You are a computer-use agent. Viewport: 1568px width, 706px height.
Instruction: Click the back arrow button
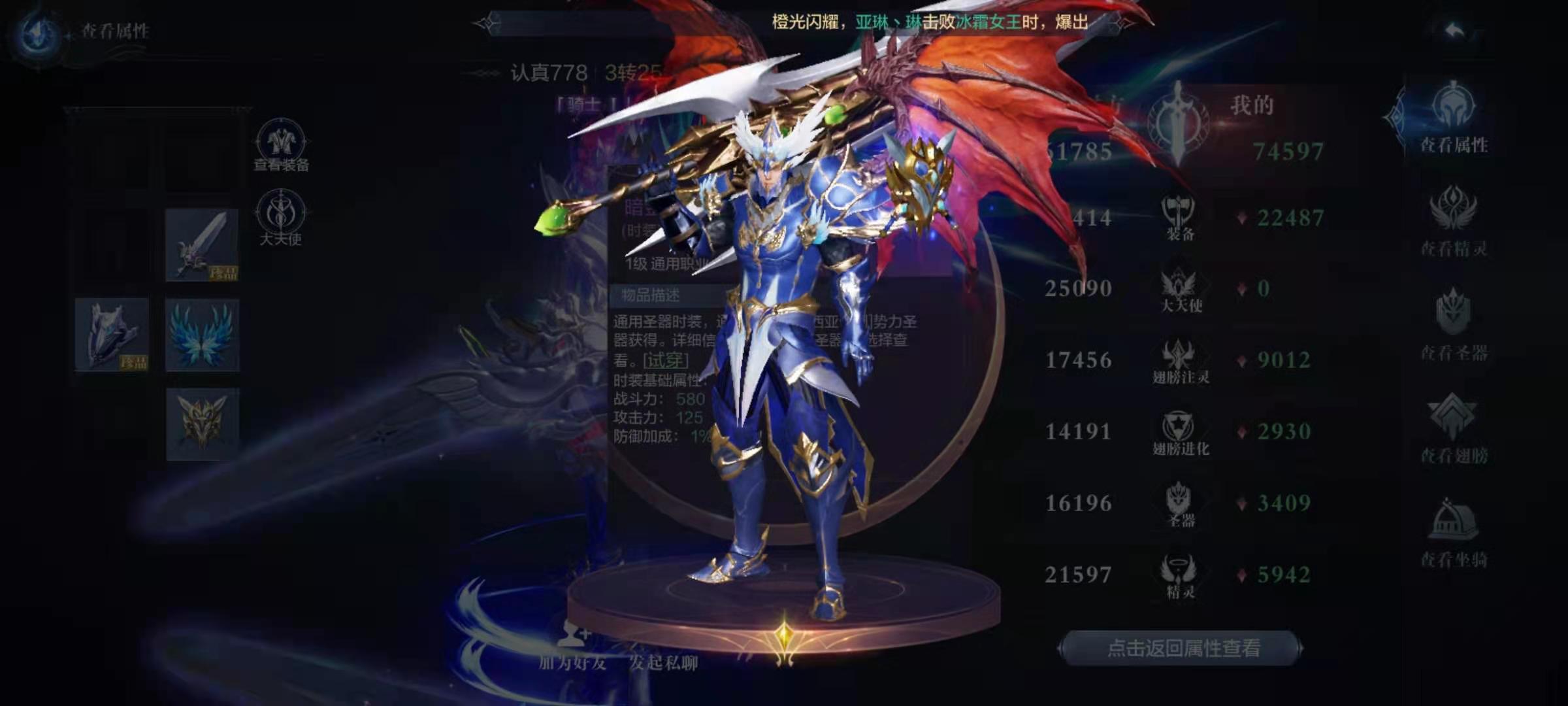click(x=1454, y=31)
